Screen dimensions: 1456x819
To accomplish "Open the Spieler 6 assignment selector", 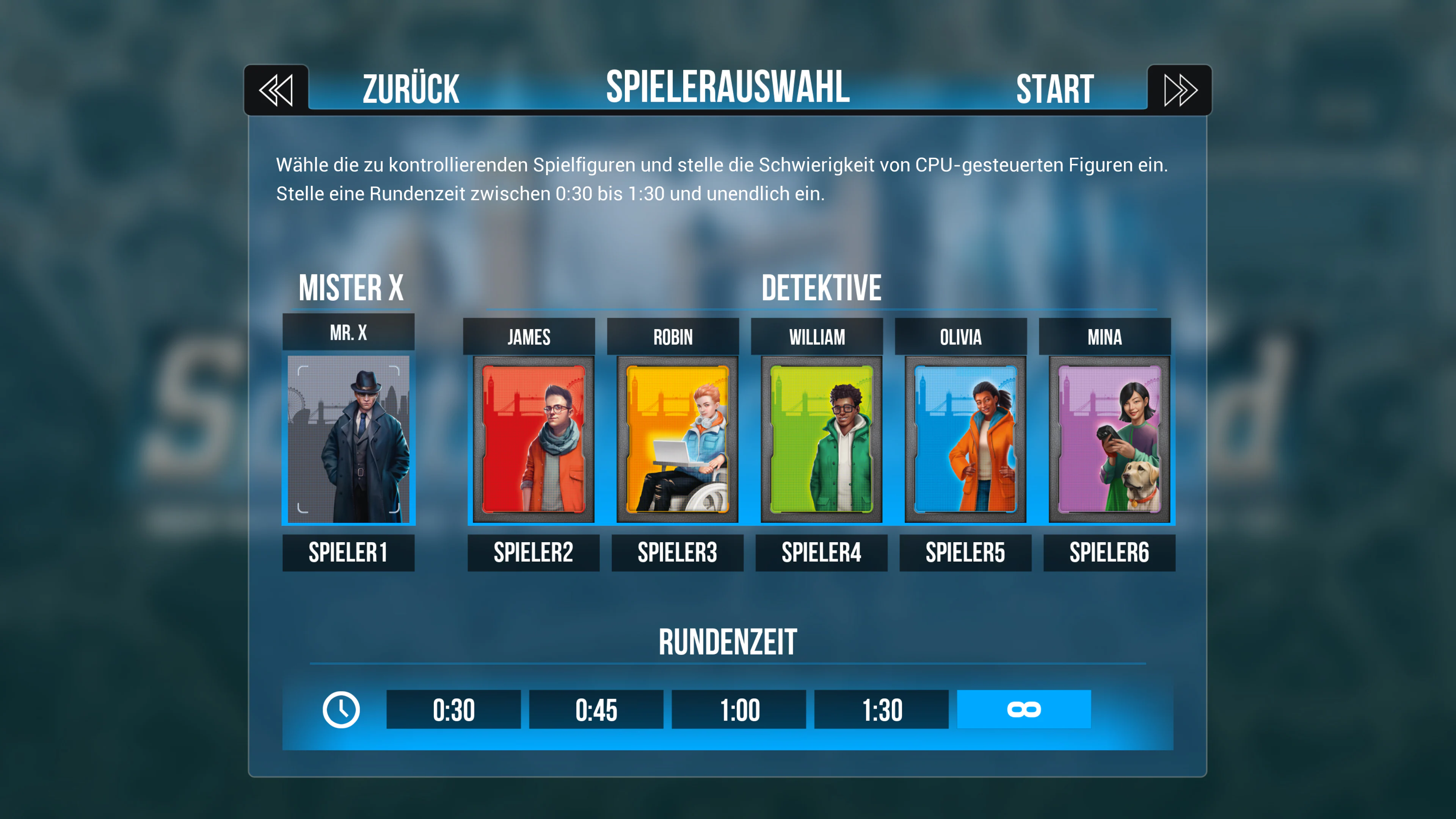I will (x=1108, y=552).
